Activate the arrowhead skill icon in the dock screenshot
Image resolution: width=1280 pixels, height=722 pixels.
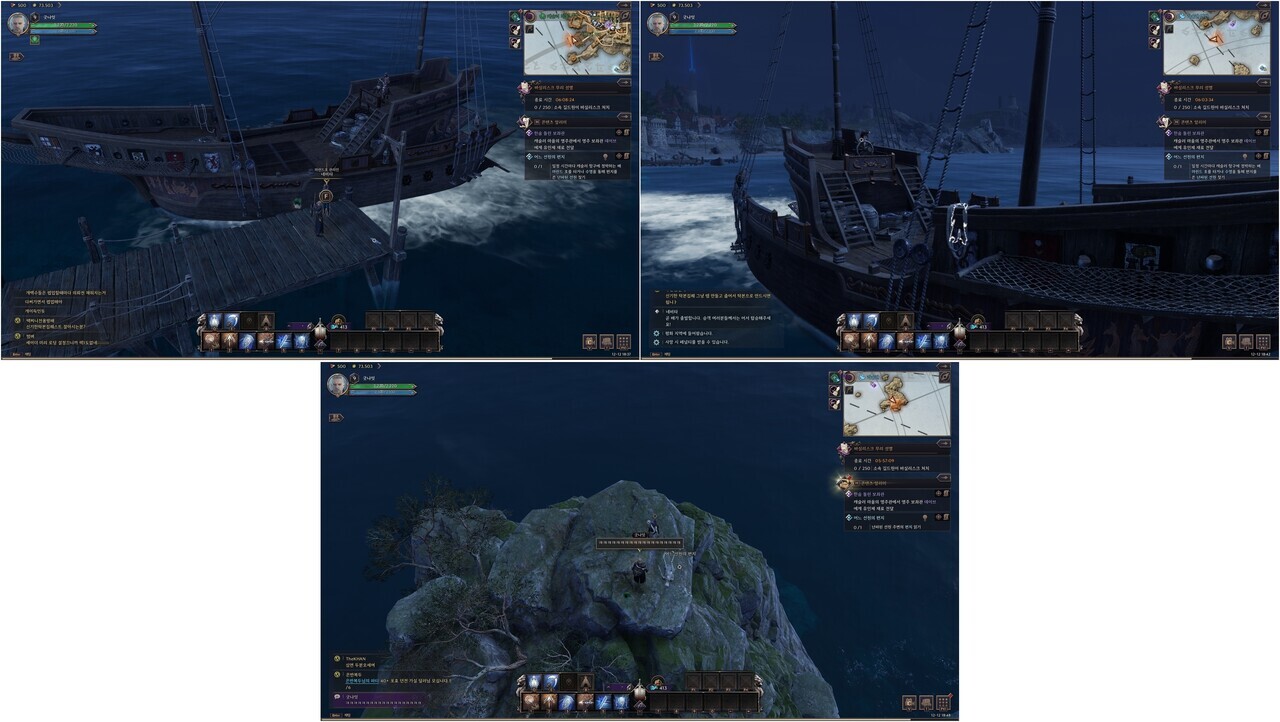[x=266, y=321]
